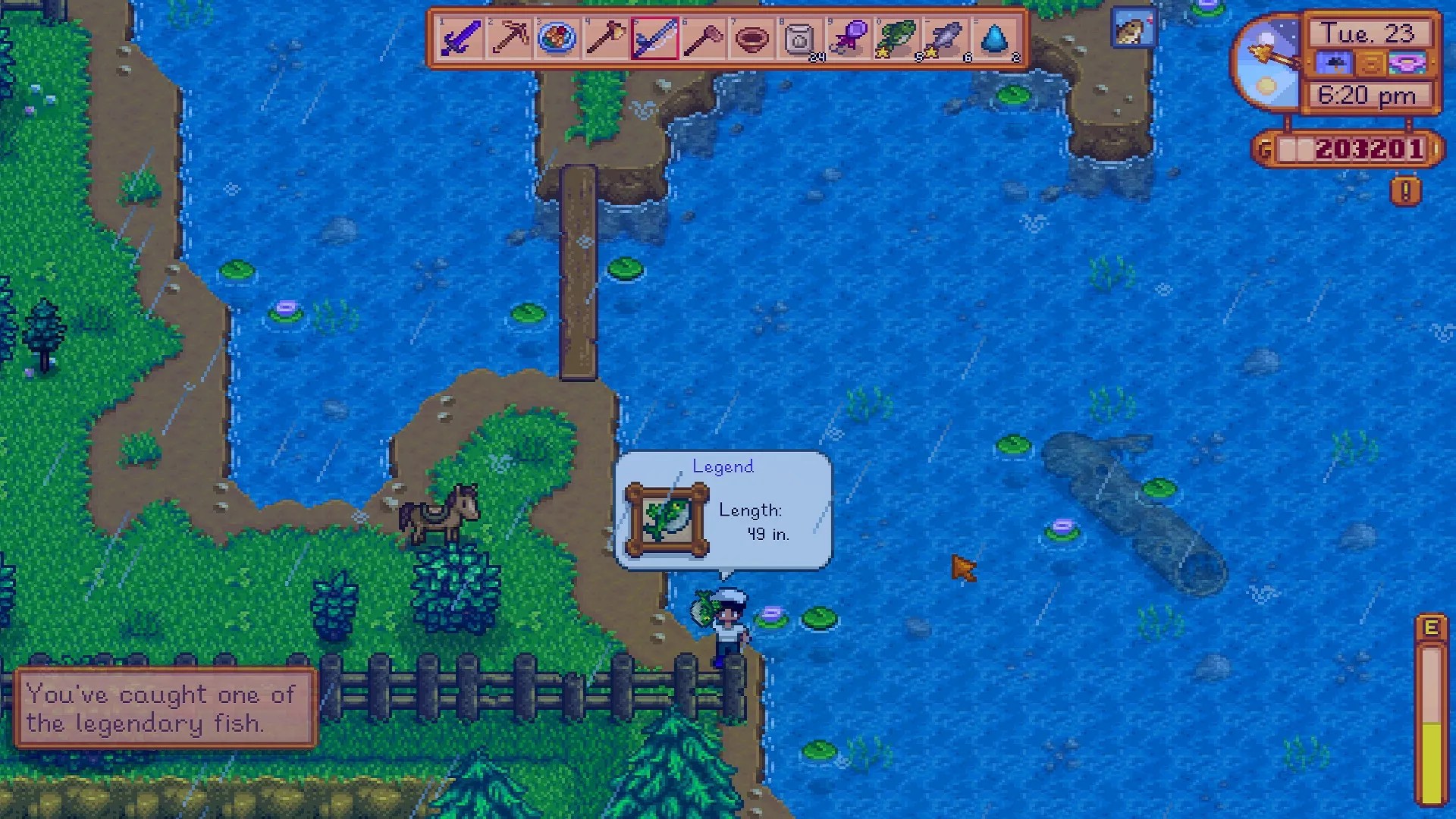The width and height of the screenshot is (1456, 819).
Task: Equip the axe in slot 4
Action: click(x=606, y=38)
